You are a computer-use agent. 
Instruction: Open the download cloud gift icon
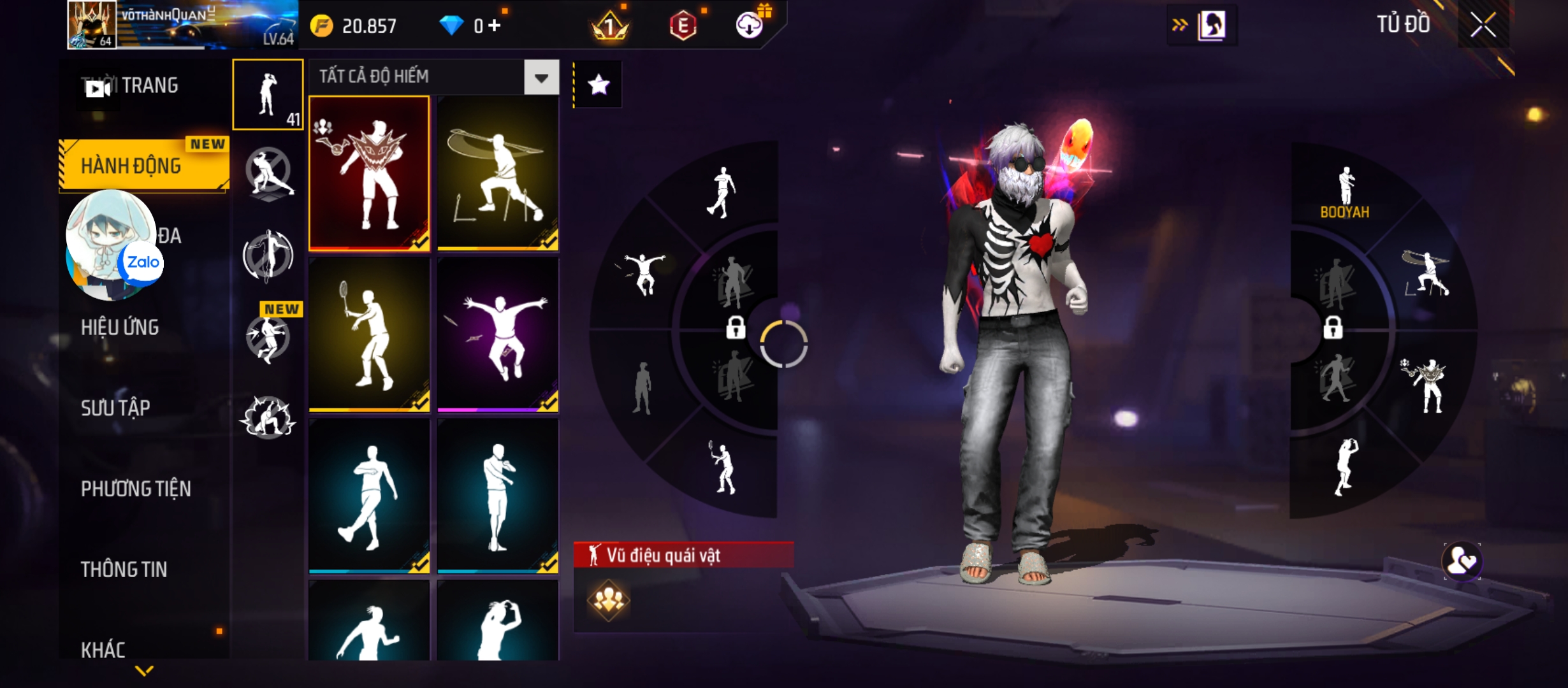[750, 25]
